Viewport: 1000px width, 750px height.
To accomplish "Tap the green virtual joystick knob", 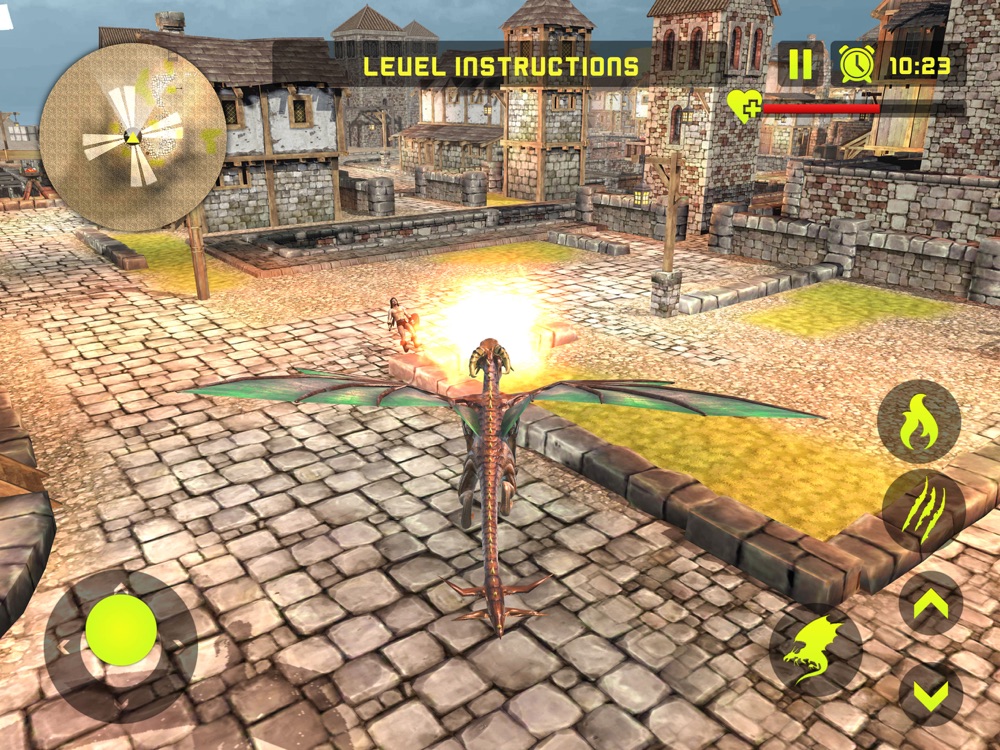I will (x=121, y=631).
